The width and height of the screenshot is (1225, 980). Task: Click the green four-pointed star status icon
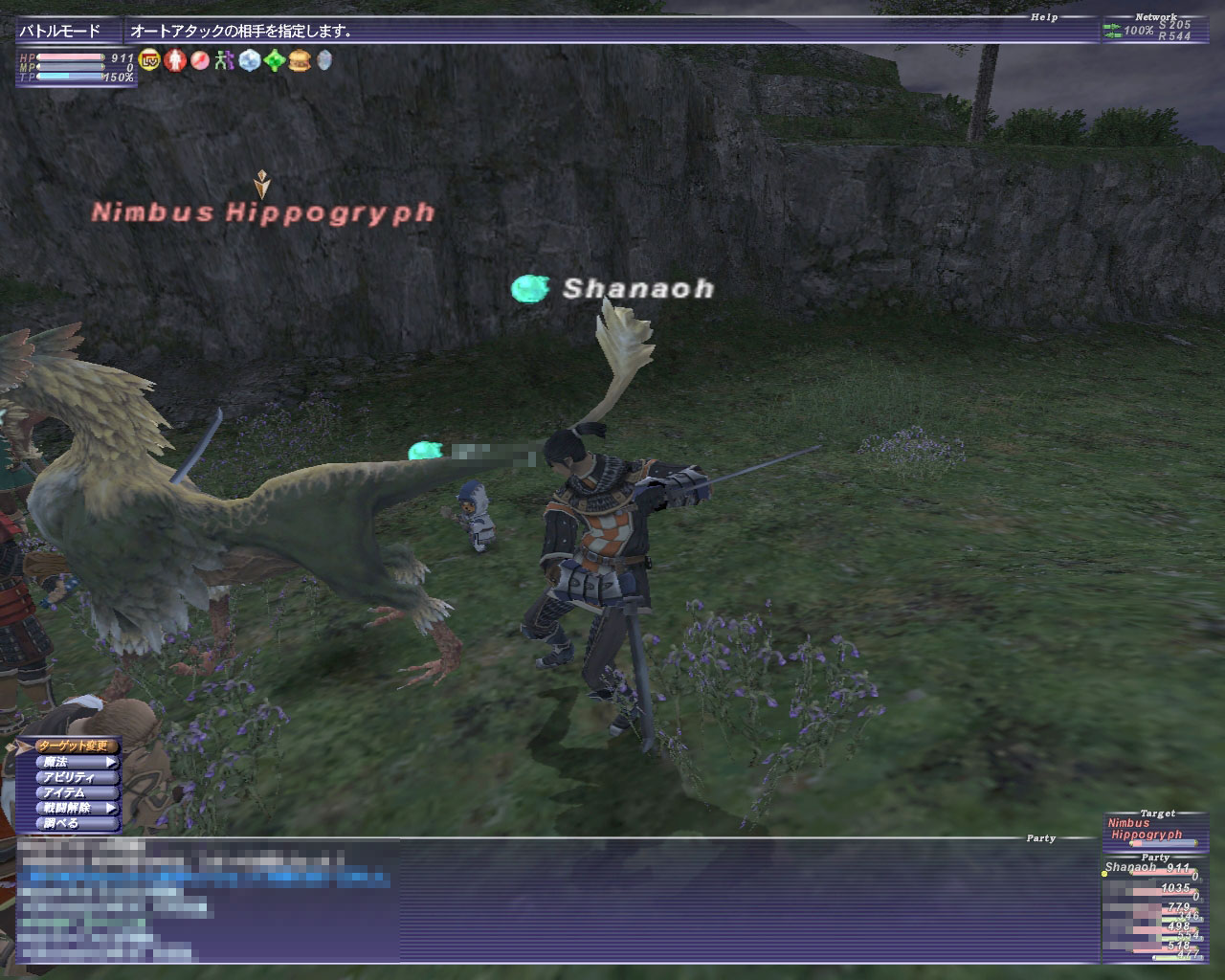(275, 61)
